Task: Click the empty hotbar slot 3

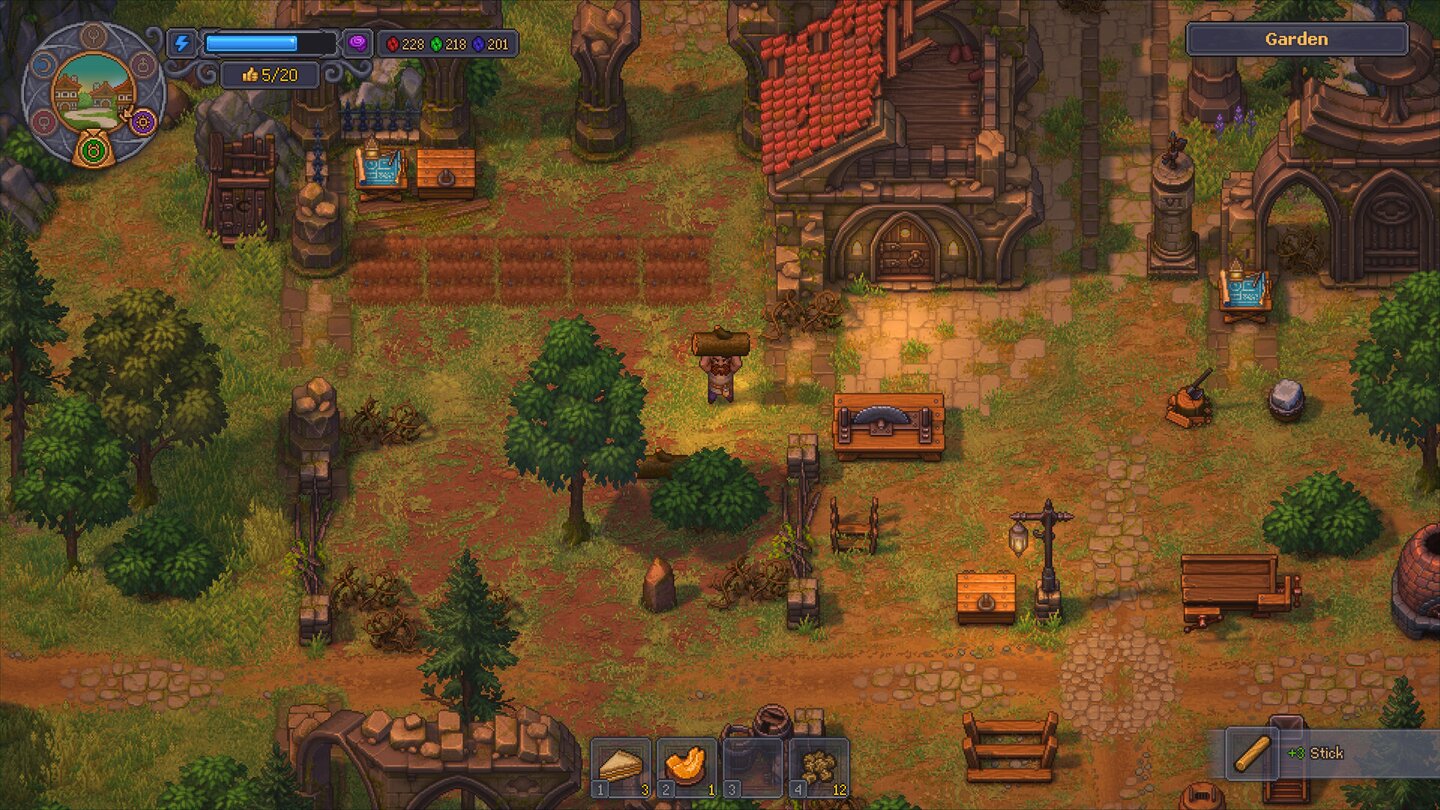Action: (x=751, y=768)
